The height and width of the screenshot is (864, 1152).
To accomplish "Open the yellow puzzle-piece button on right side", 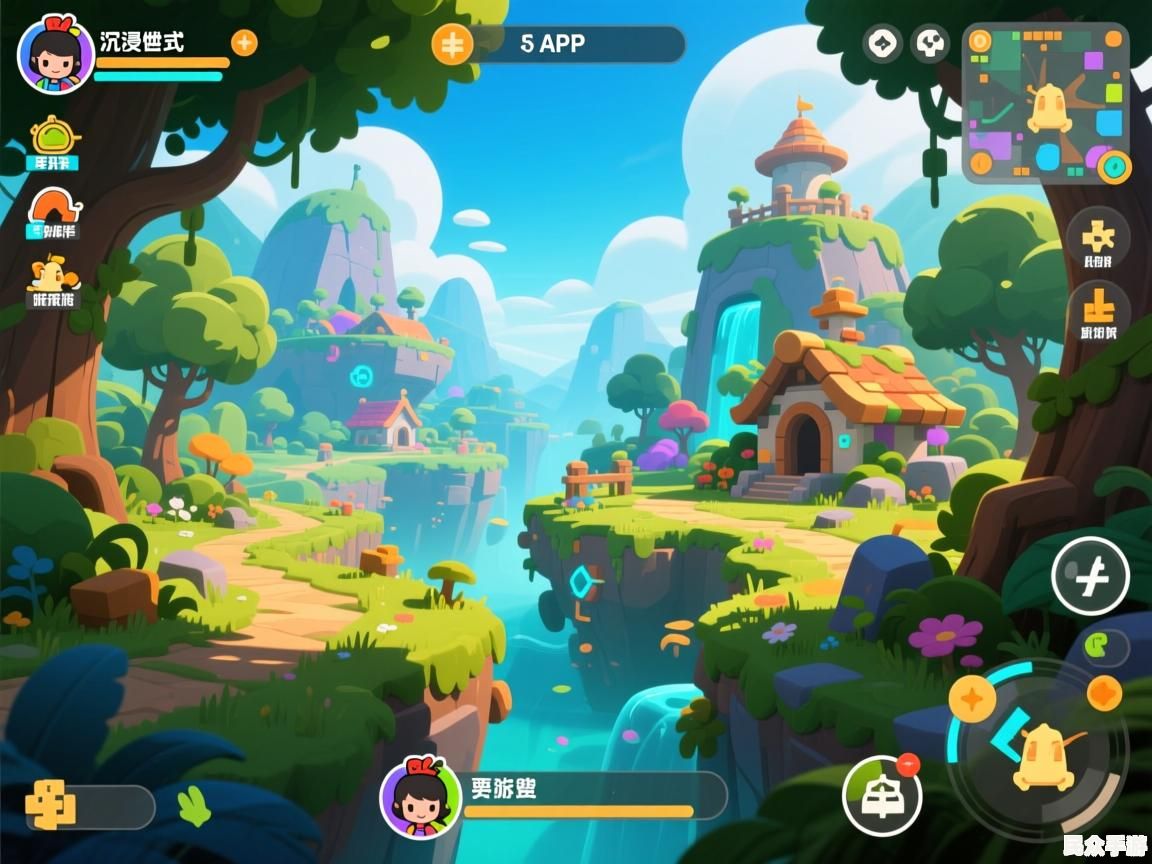I will click(x=1097, y=236).
